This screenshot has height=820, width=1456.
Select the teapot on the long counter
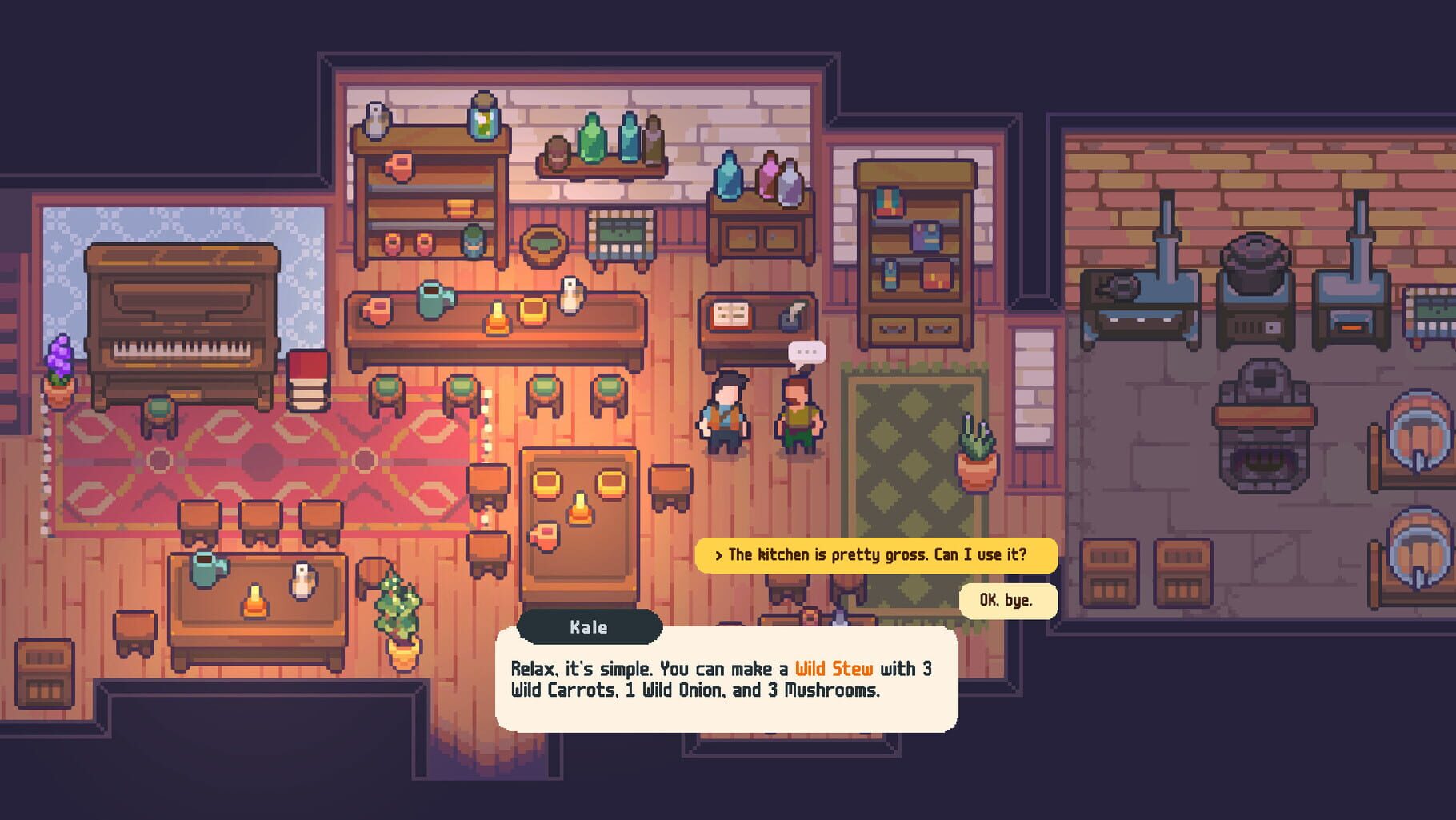[432, 304]
